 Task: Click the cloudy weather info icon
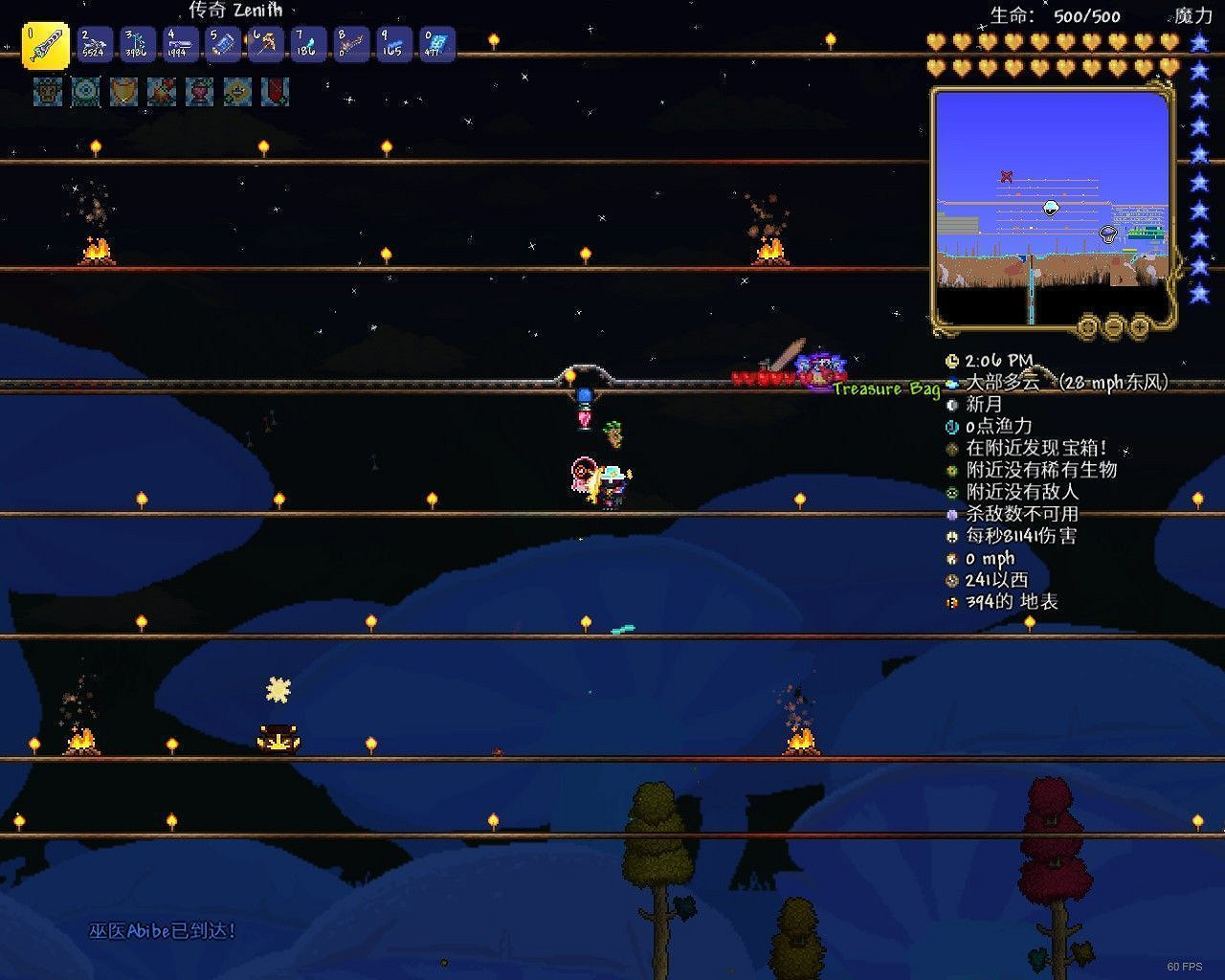coord(950,383)
